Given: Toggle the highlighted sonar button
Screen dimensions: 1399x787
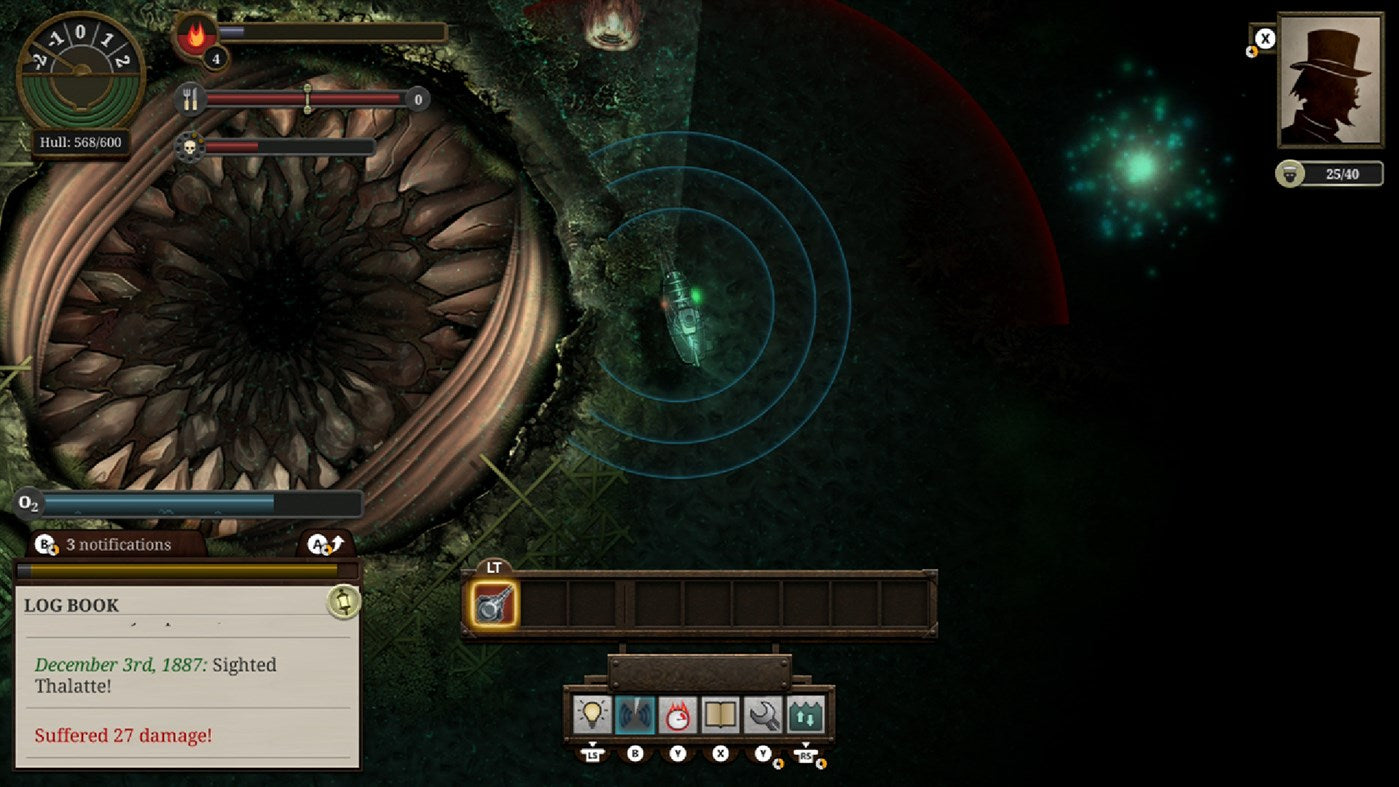Looking at the screenshot, I should 634,714.
